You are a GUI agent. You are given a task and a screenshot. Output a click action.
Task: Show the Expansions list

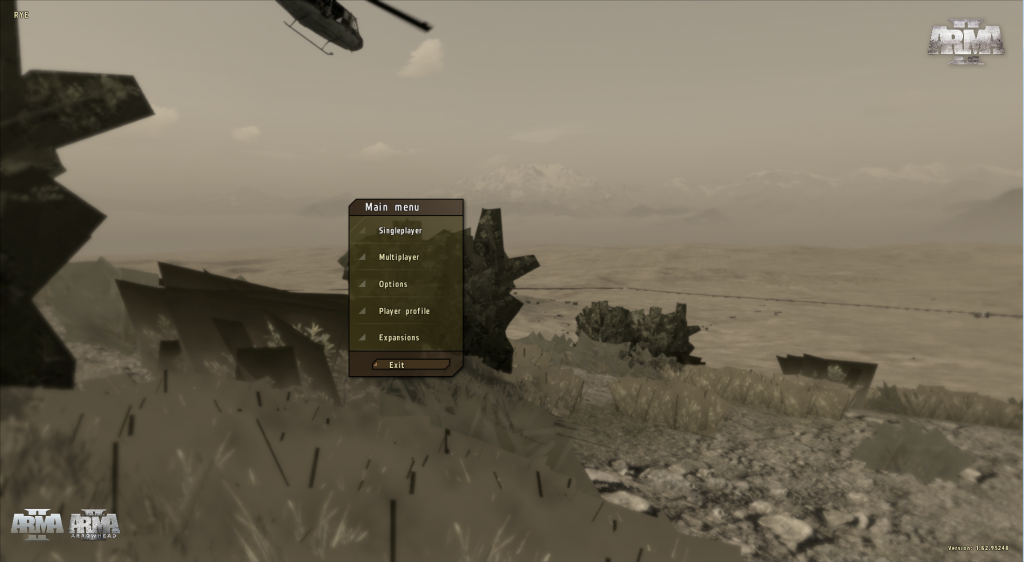pyautogui.click(x=399, y=338)
